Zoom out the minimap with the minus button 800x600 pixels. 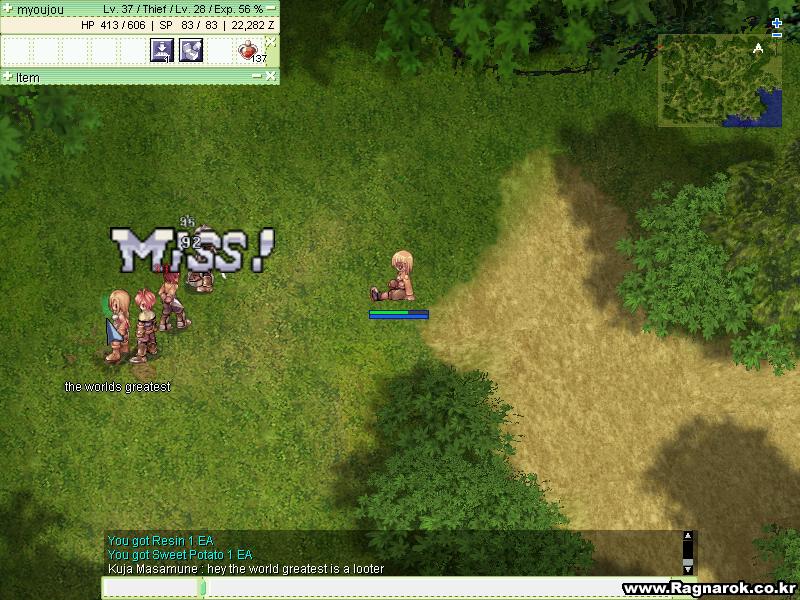777,35
